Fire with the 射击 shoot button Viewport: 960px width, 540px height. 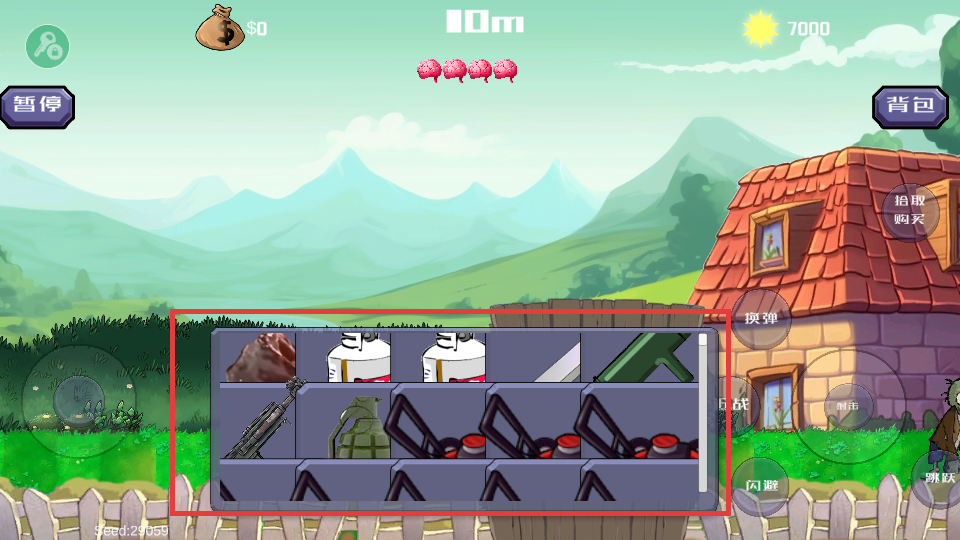[x=848, y=405]
